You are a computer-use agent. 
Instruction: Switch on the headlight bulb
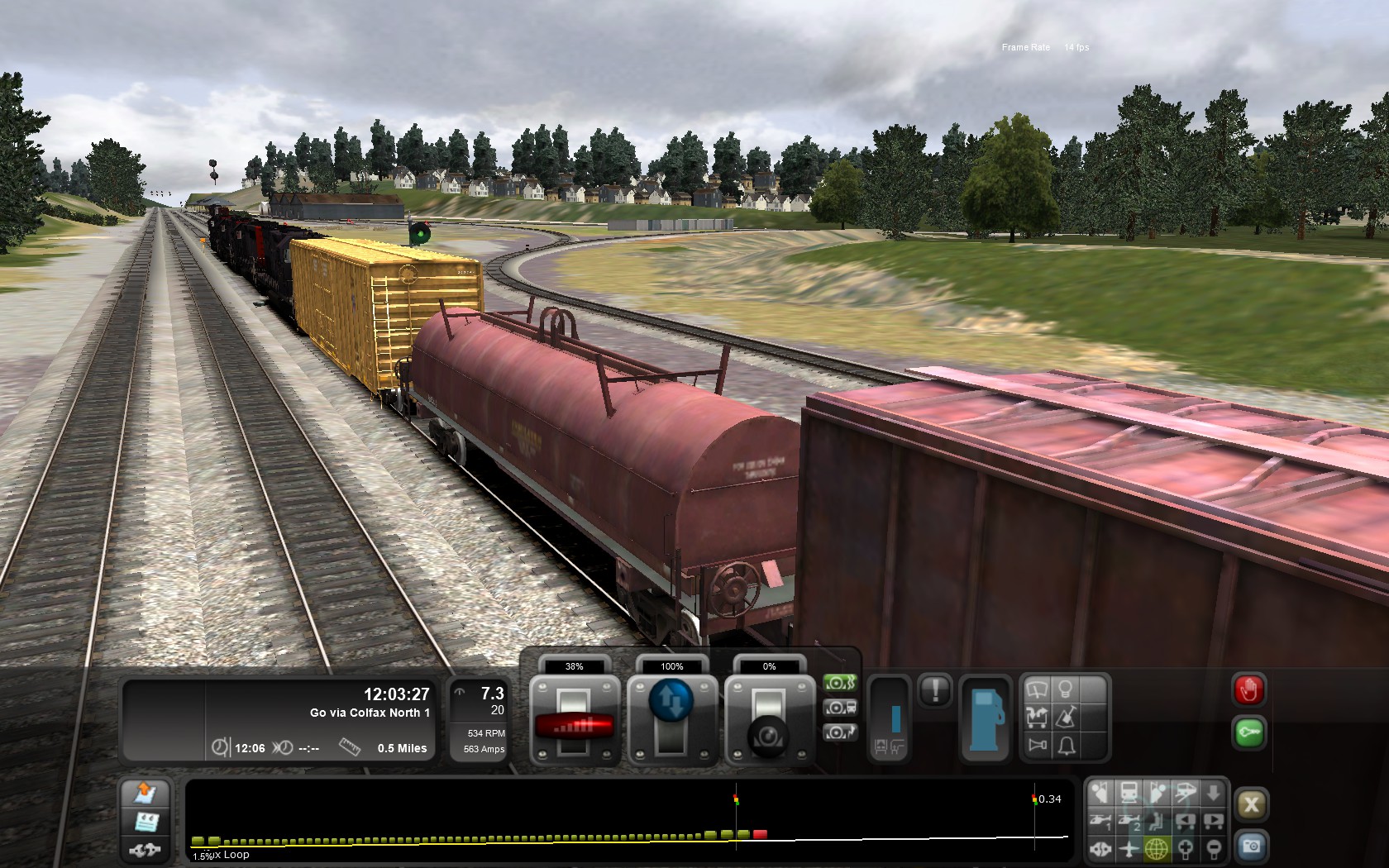tap(1066, 689)
